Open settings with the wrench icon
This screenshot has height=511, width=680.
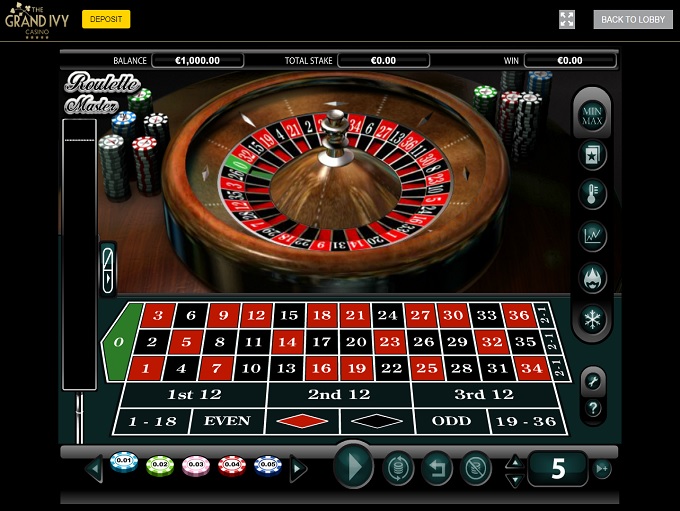[593, 380]
